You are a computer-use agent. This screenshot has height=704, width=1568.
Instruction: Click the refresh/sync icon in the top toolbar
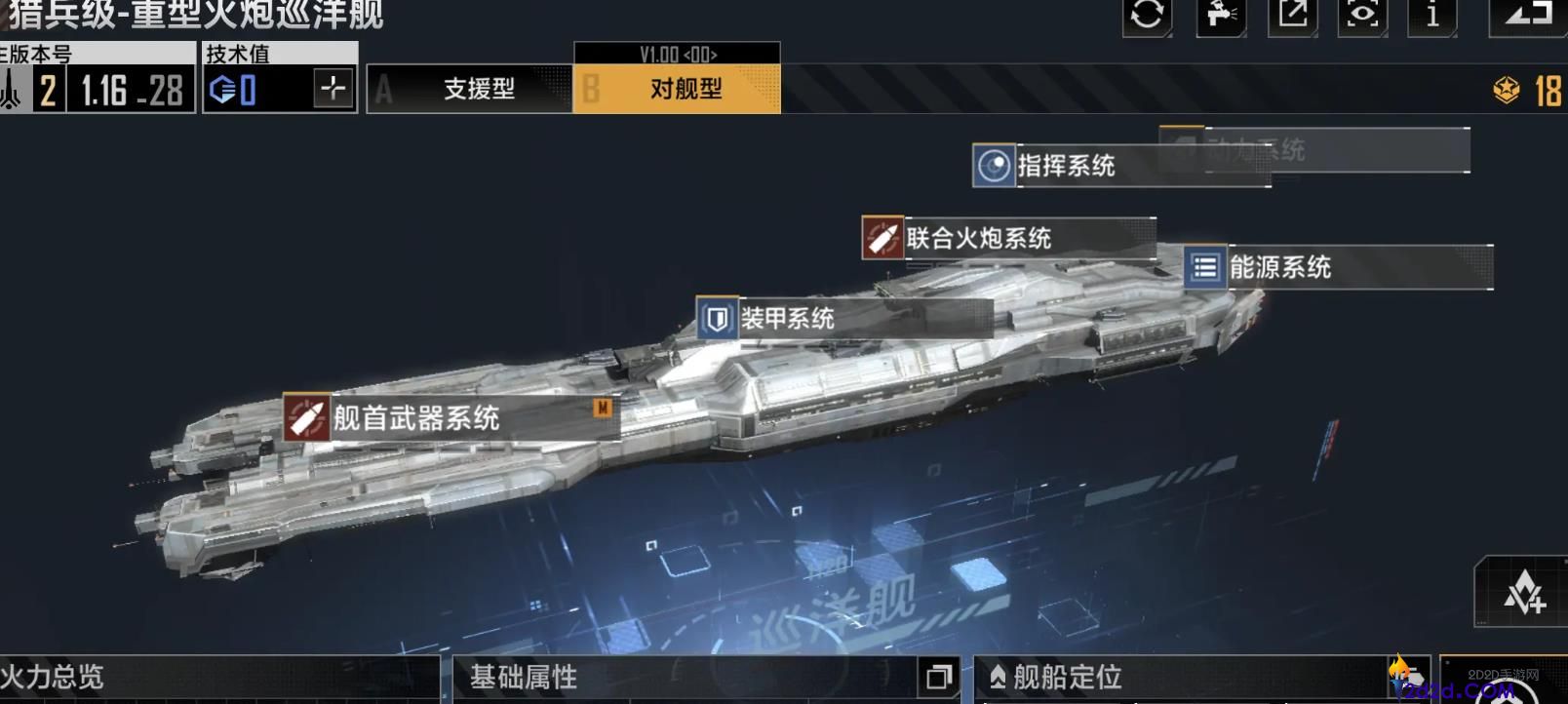coord(1147,16)
